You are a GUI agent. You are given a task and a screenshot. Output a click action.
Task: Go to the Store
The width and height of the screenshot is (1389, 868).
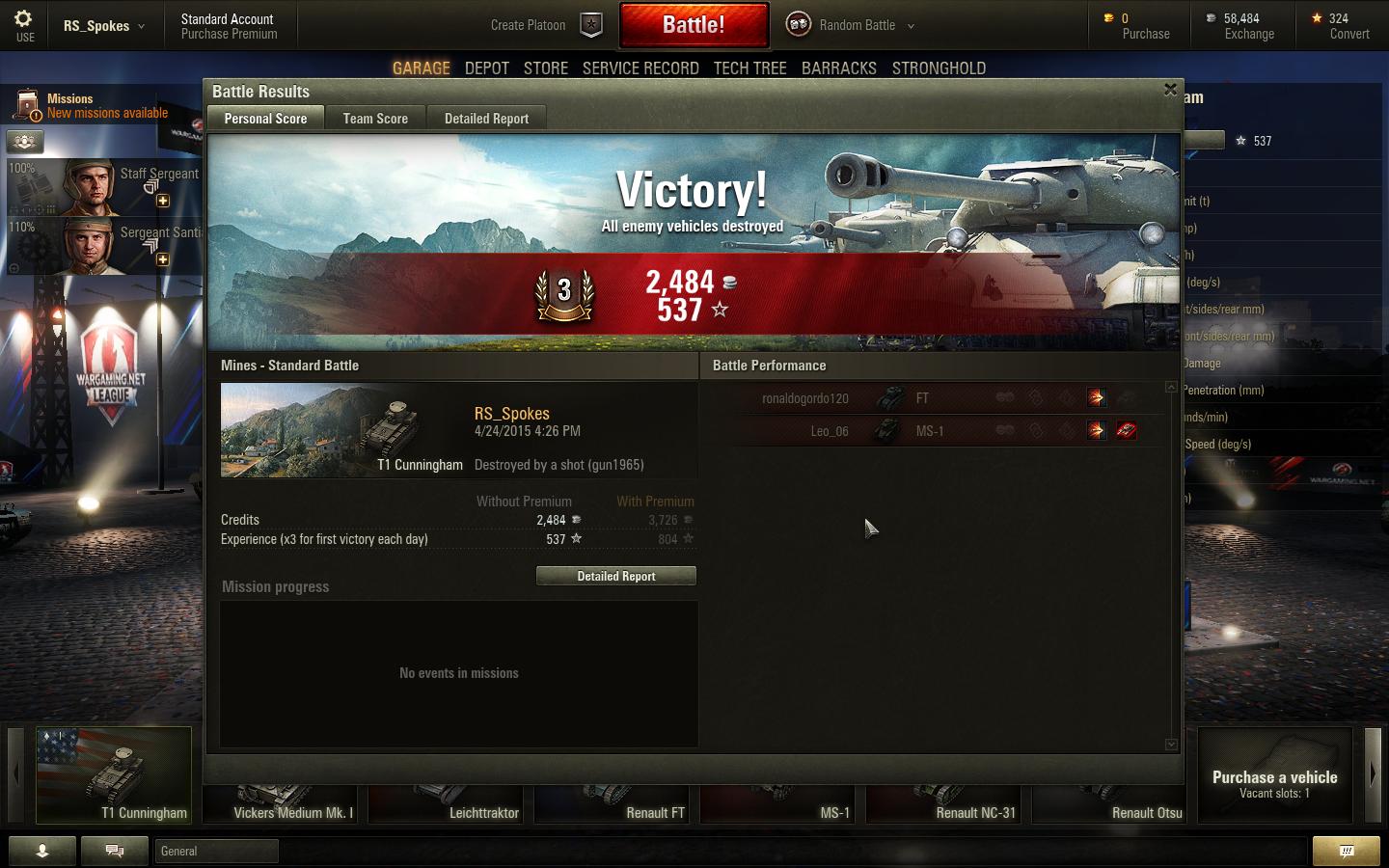pos(546,68)
